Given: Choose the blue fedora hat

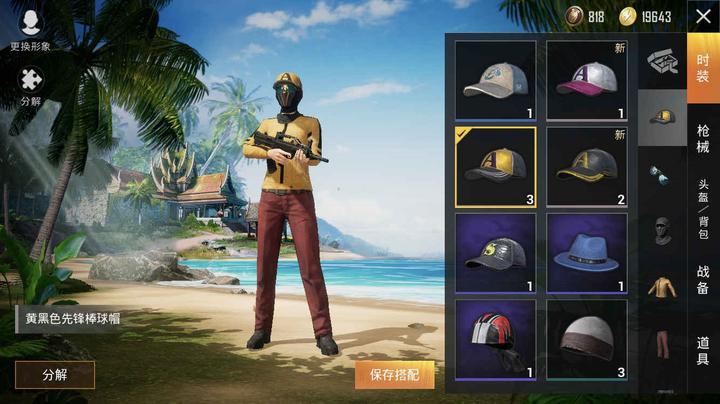Looking at the screenshot, I should 586,253.
